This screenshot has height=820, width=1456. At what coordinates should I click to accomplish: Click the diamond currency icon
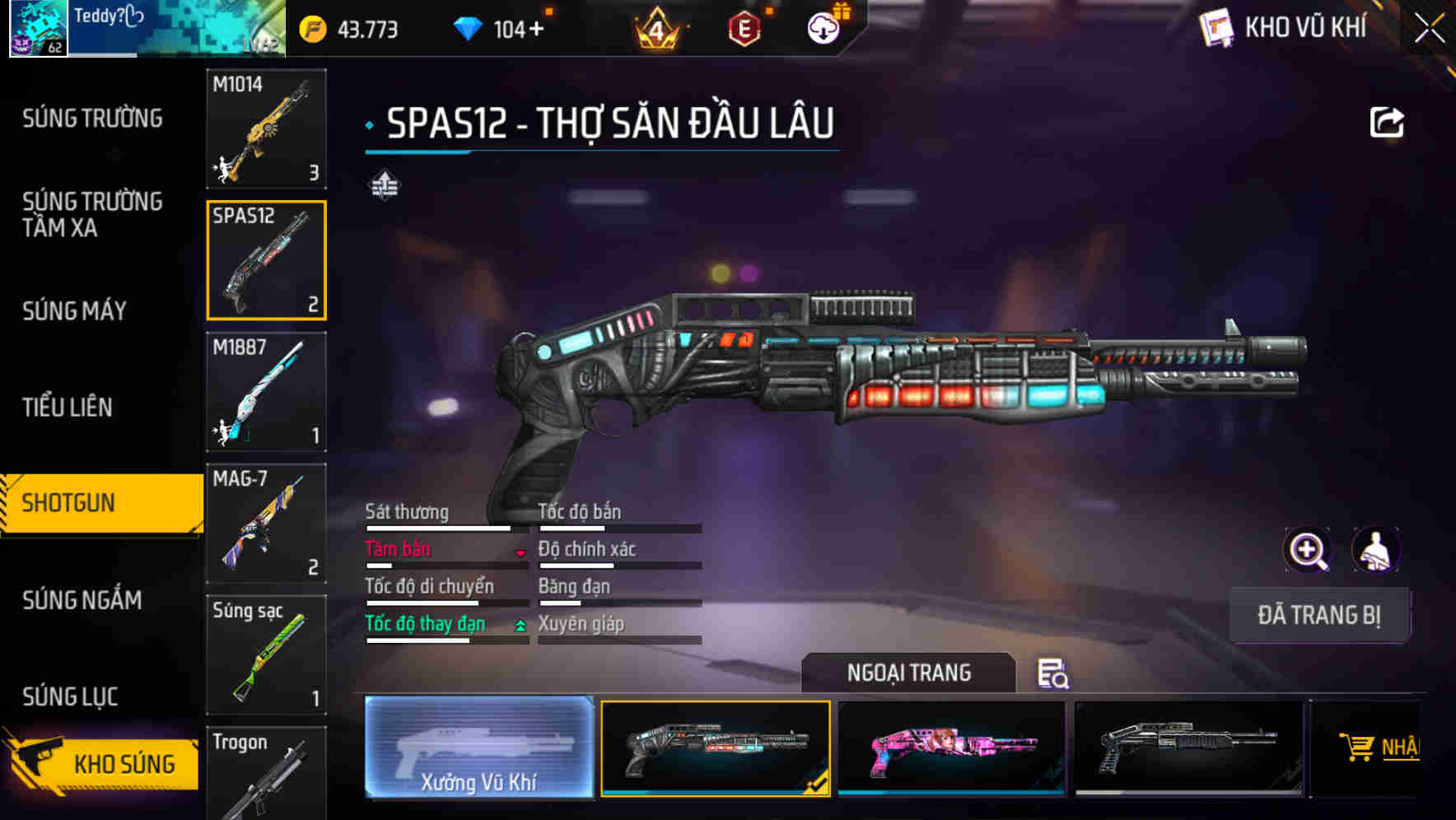pyautogui.click(x=469, y=29)
